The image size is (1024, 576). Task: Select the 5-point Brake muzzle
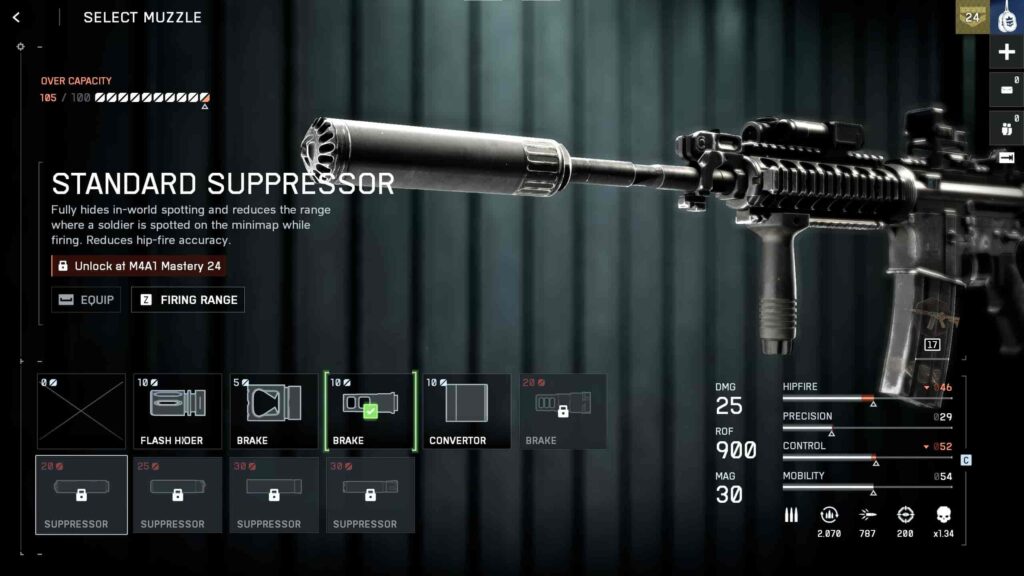click(x=274, y=411)
